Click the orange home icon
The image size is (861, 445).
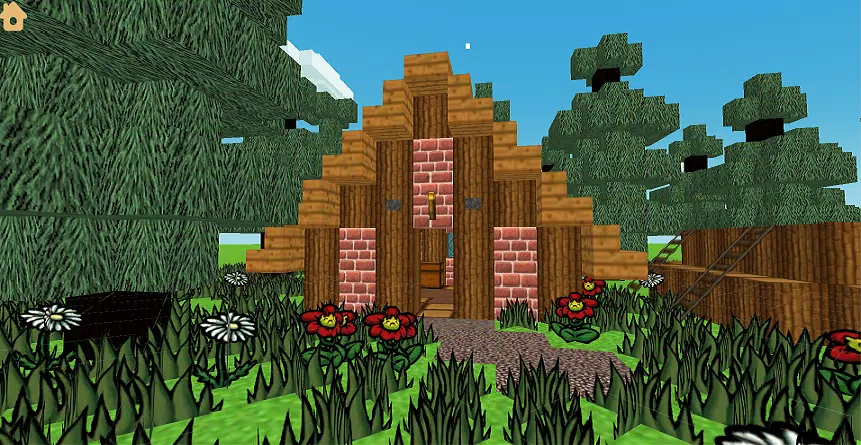coord(13,16)
